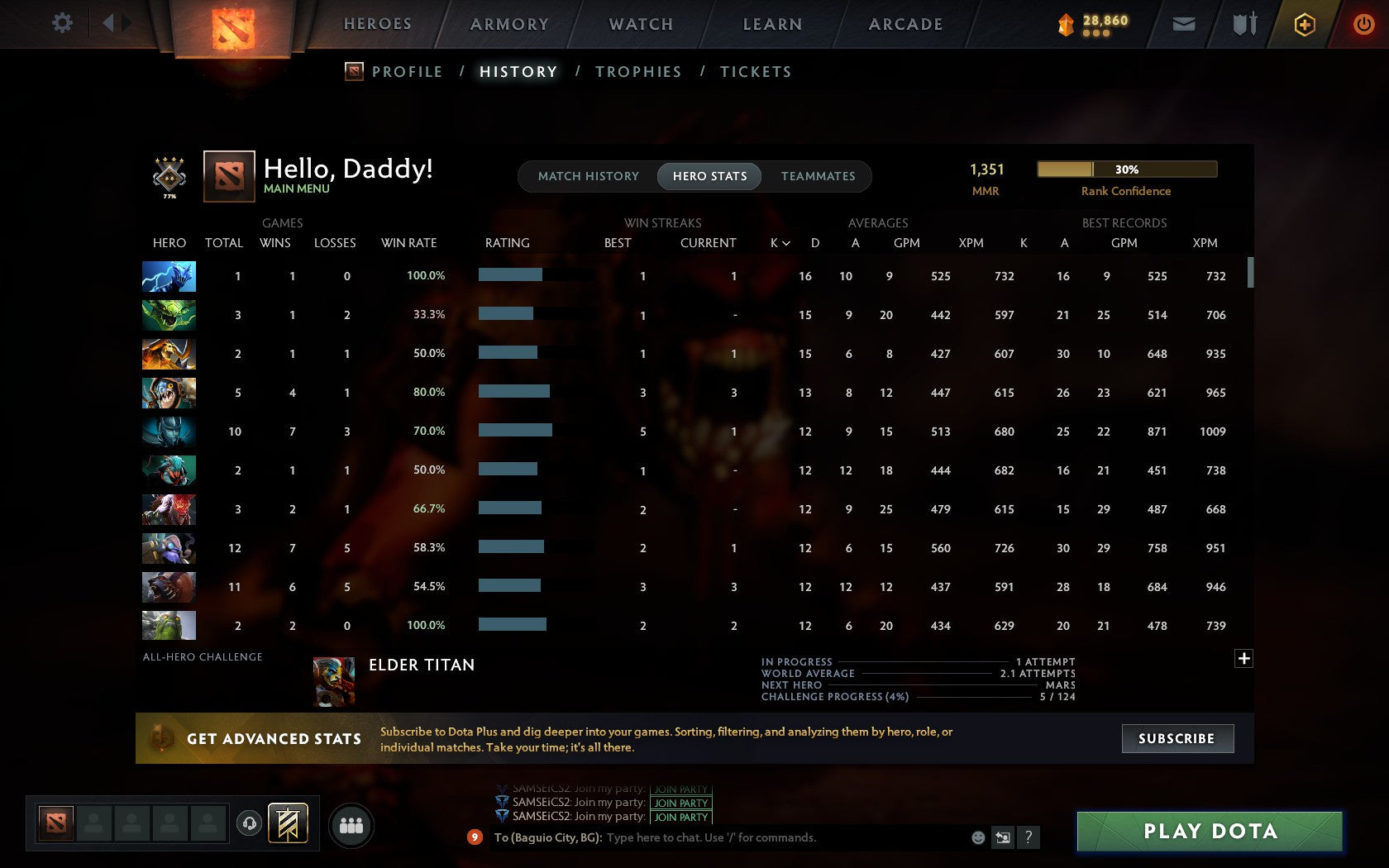The image size is (1389, 868).
Task: Open the mail notifications inbox
Action: pyautogui.click(x=1184, y=24)
